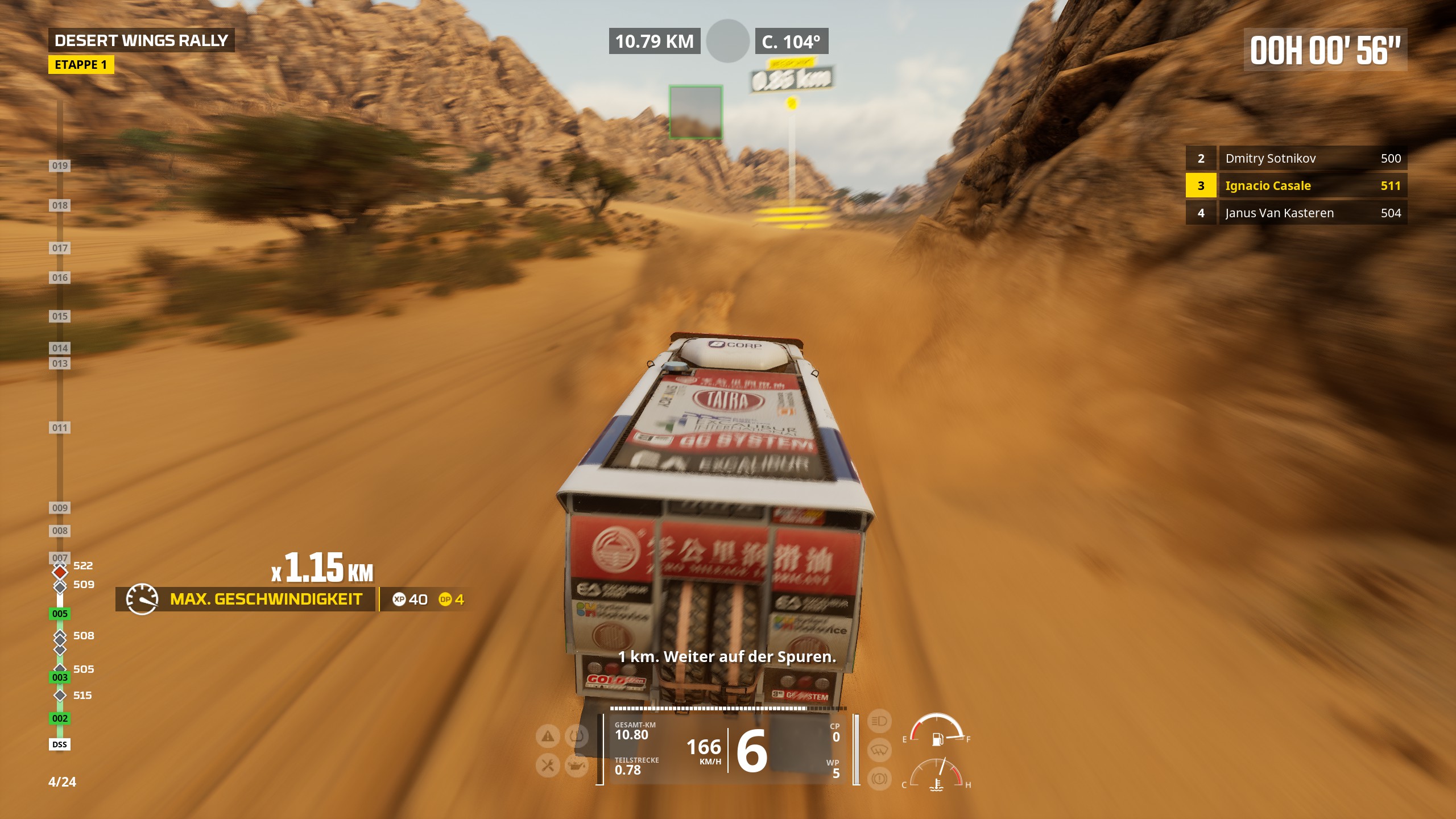Viewport: 1456px width, 819px height.
Task: Click the DSS start marker
Action: 60,744
